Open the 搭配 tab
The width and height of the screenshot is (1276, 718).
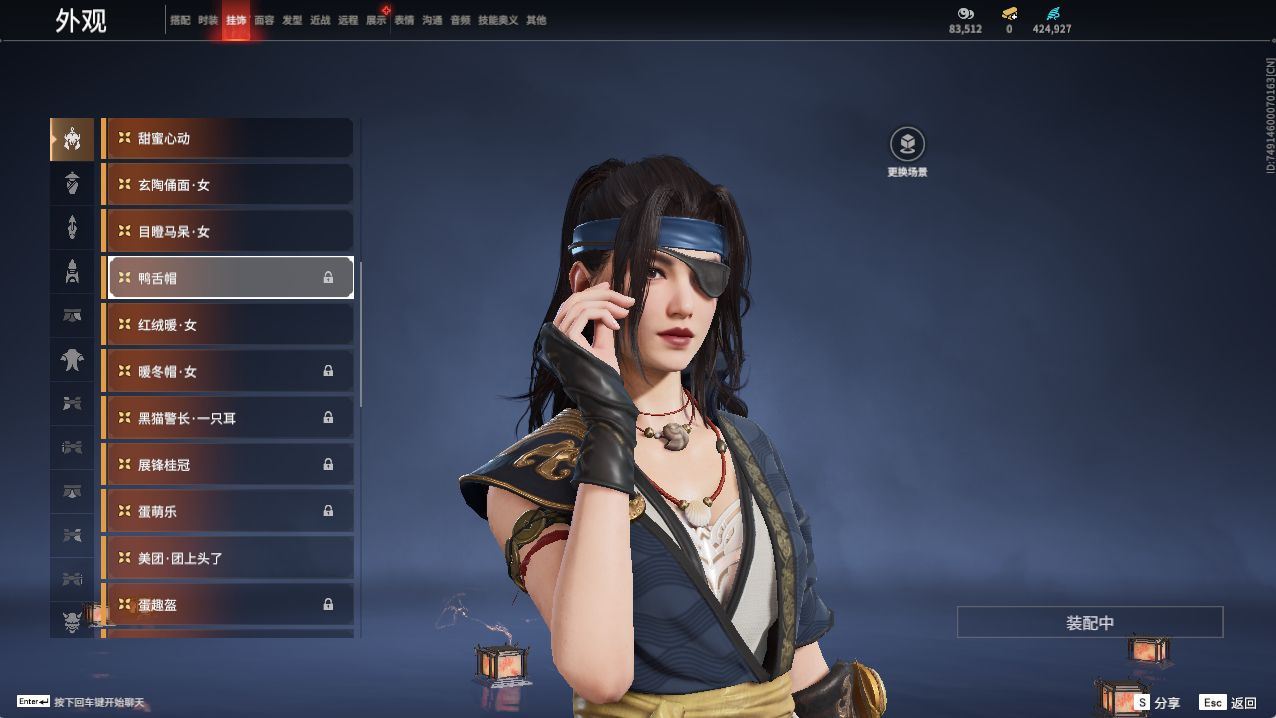coord(180,20)
